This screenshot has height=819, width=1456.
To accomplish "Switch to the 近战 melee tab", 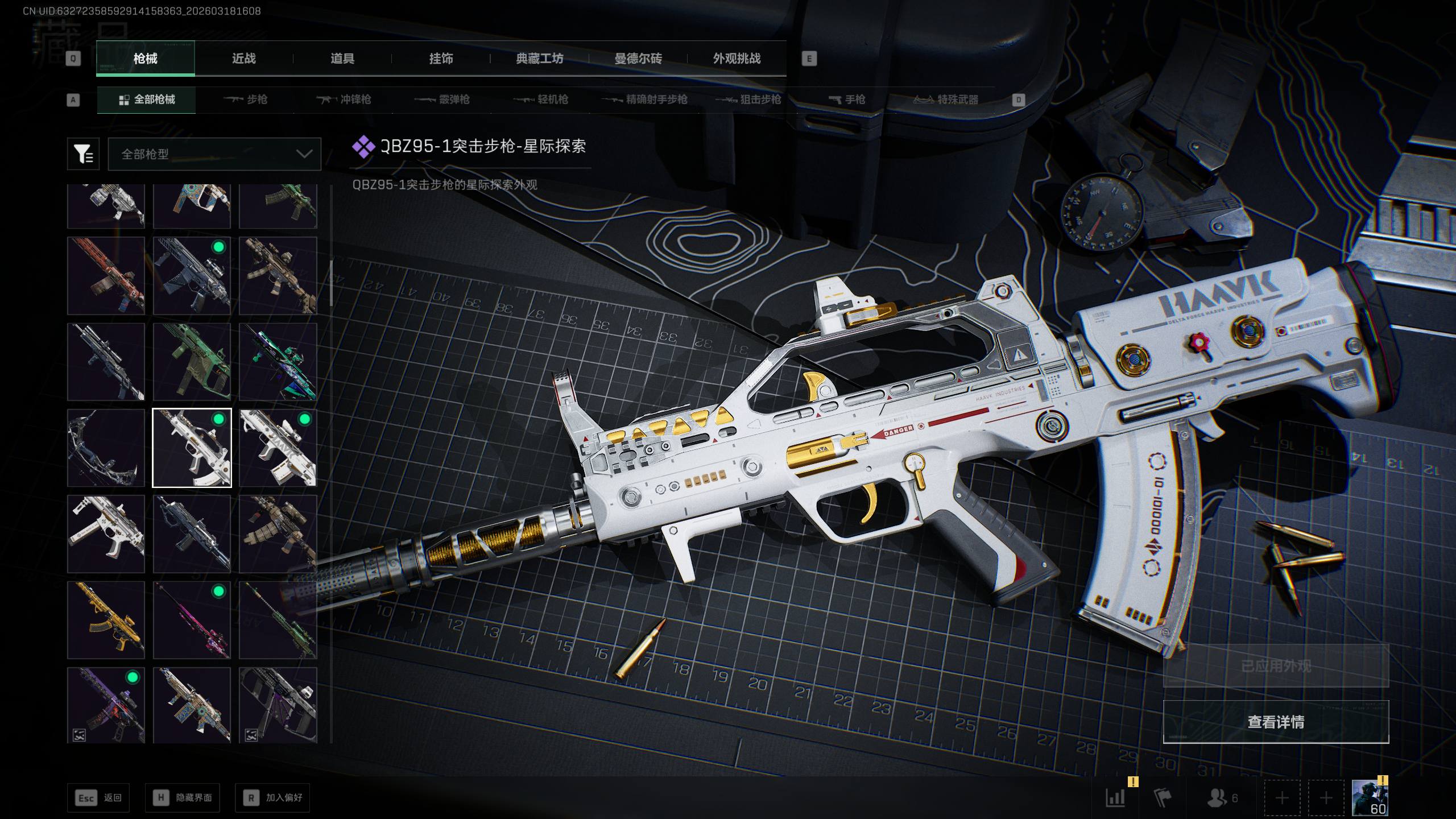I will [244, 59].
